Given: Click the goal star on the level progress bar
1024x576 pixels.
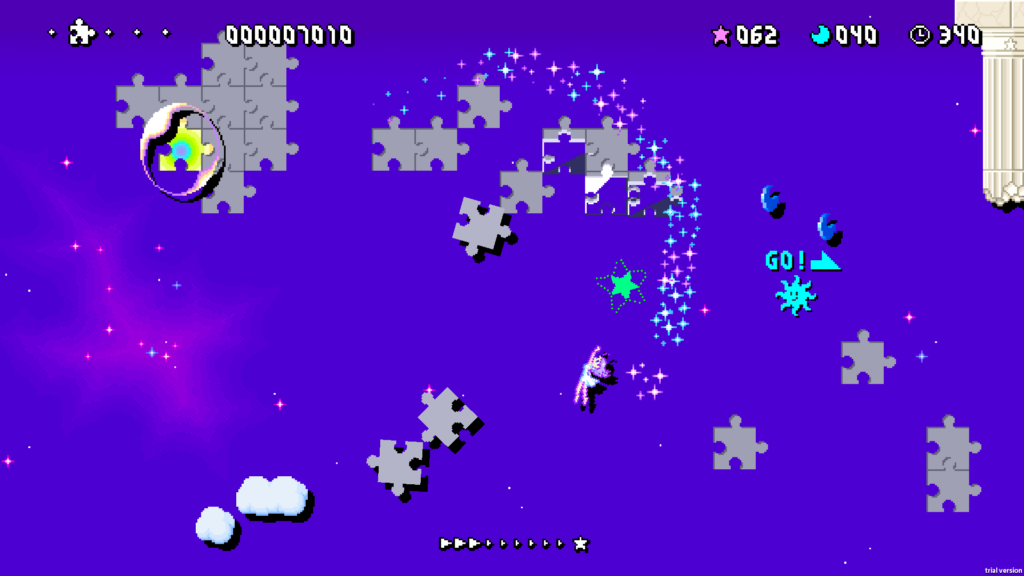Looking at the screenshot, I should [581, 544].
